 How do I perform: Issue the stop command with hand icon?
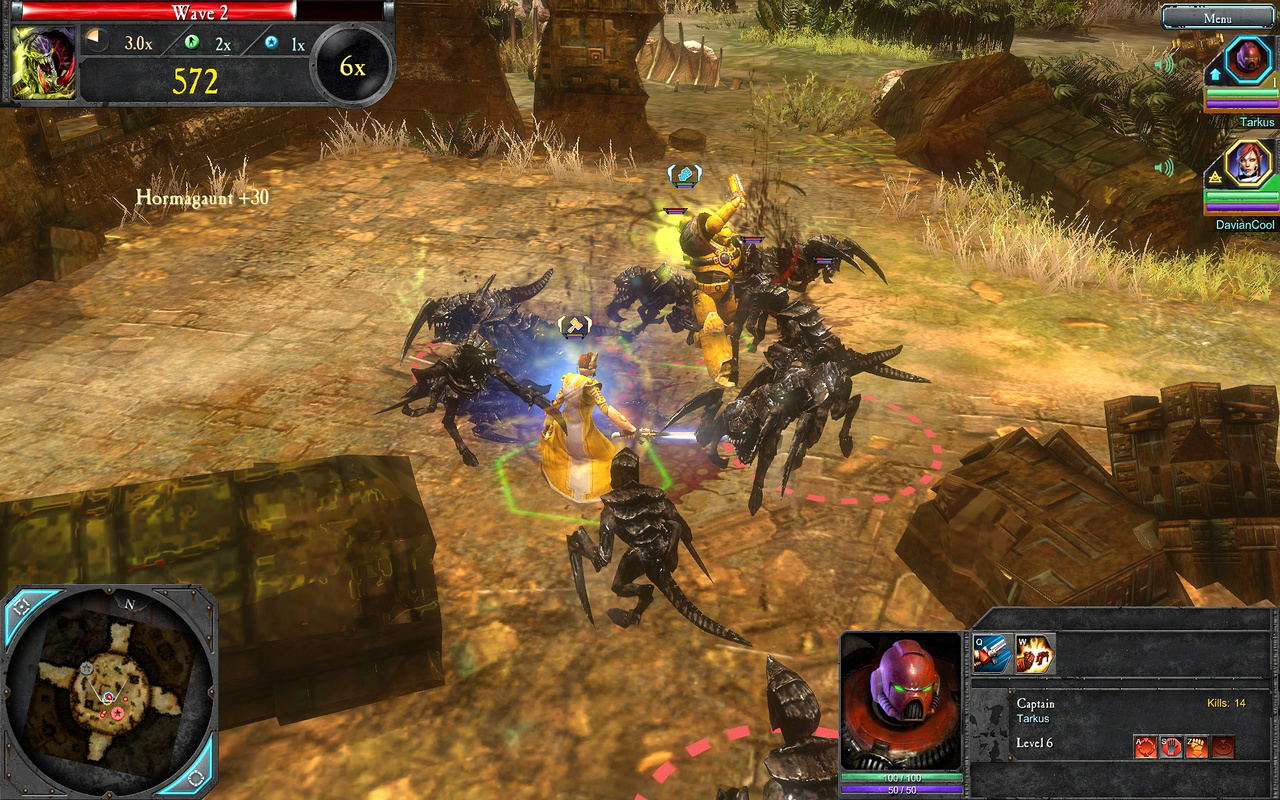(x=1171, y=746)
